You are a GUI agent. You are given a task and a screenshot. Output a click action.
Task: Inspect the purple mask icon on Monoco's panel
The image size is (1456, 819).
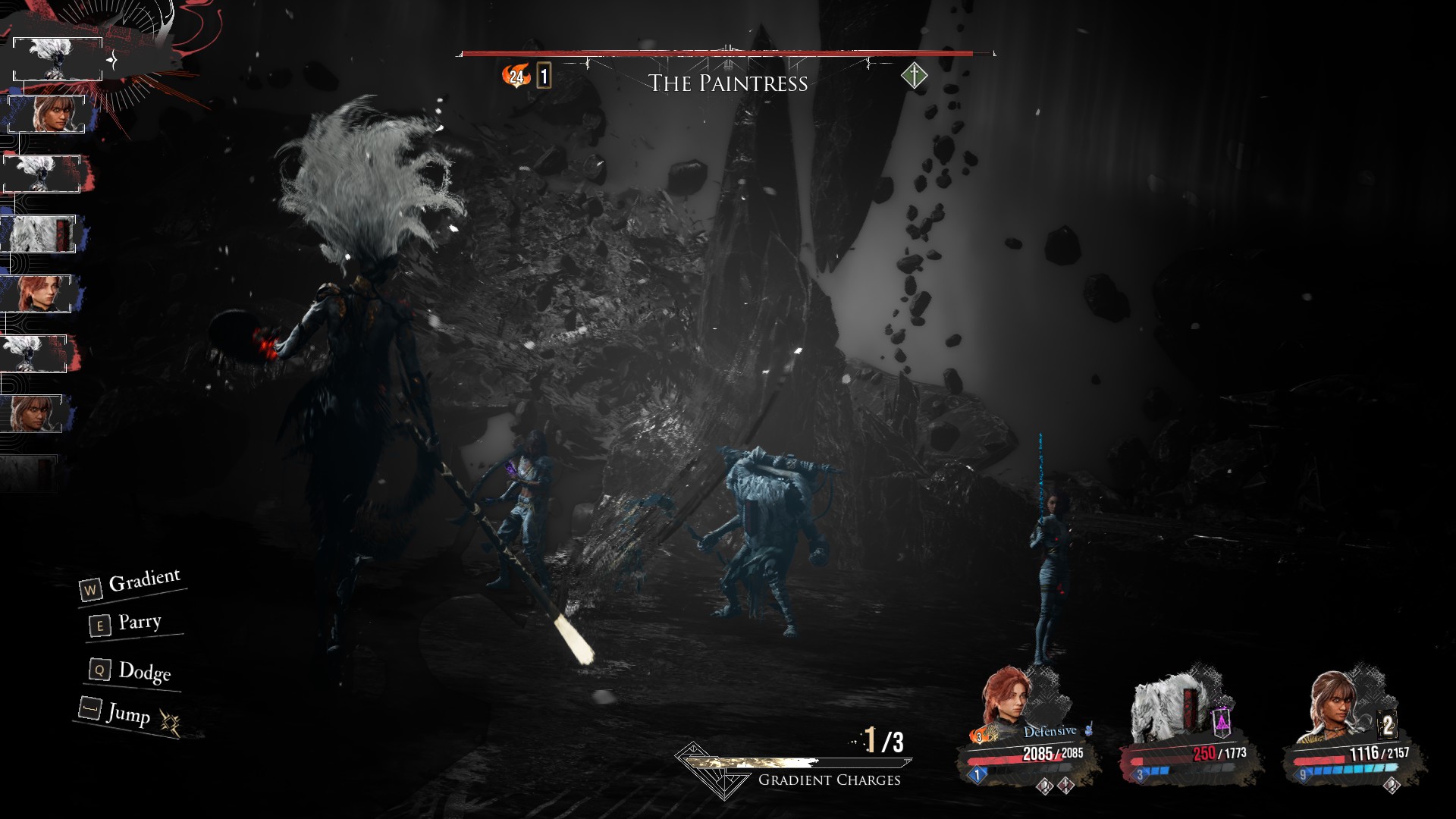coord(1221,721)
